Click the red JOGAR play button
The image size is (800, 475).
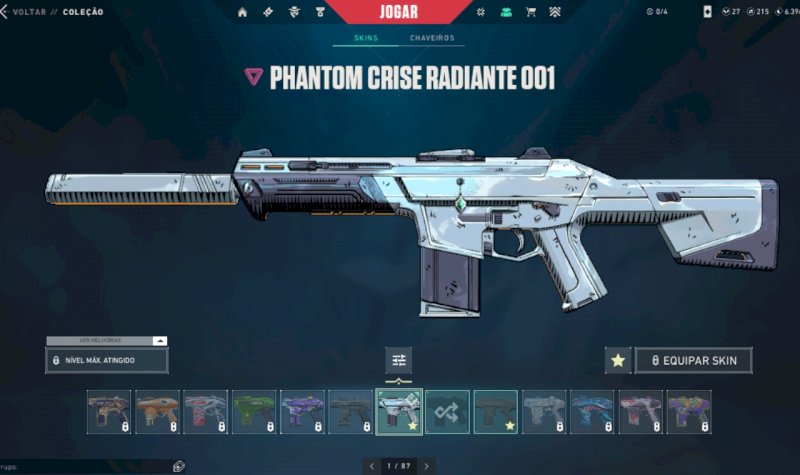click(399, 11)
